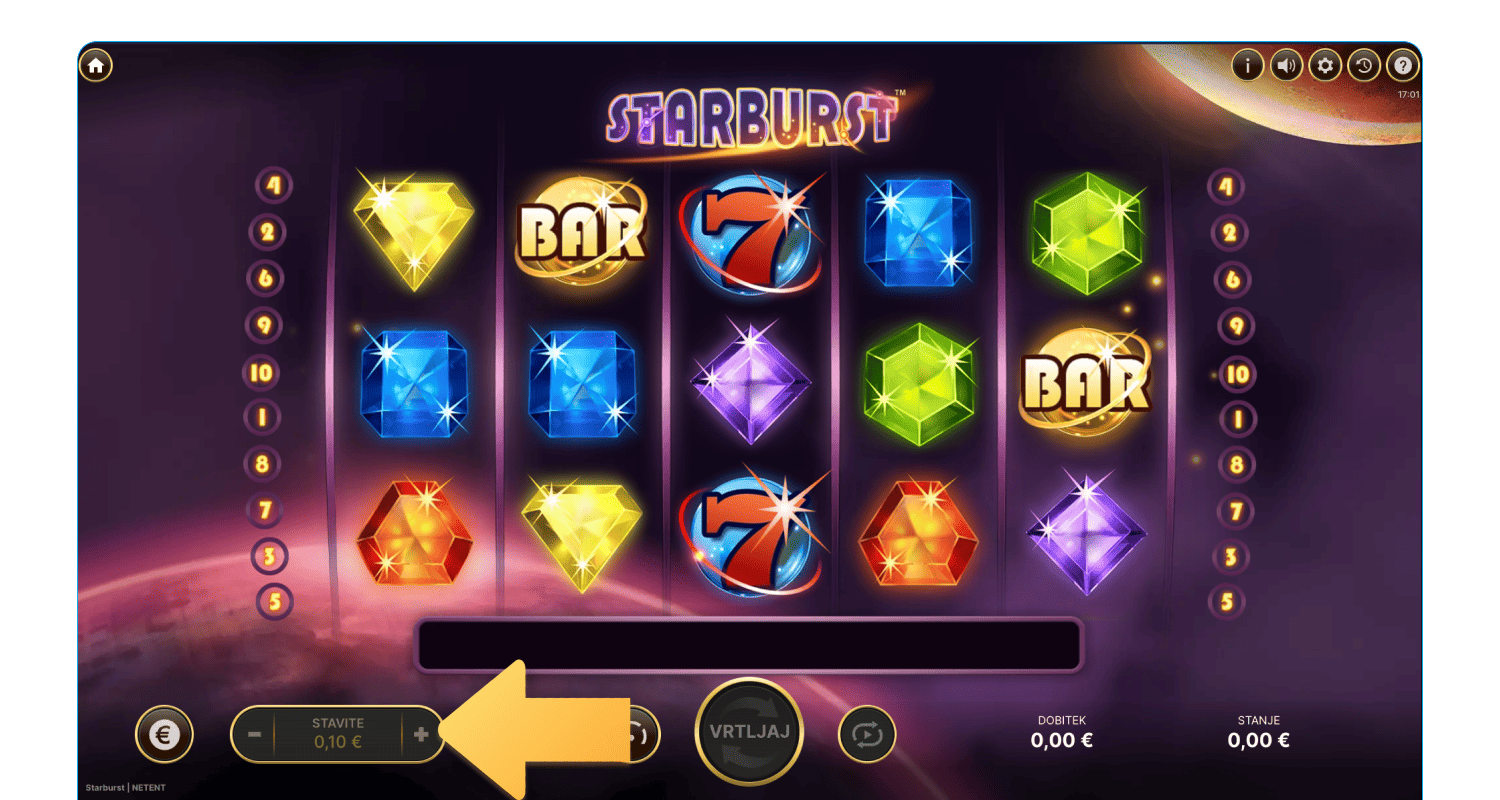View game history with the clock icon
1500x800 pixels.
point(1364,66)
